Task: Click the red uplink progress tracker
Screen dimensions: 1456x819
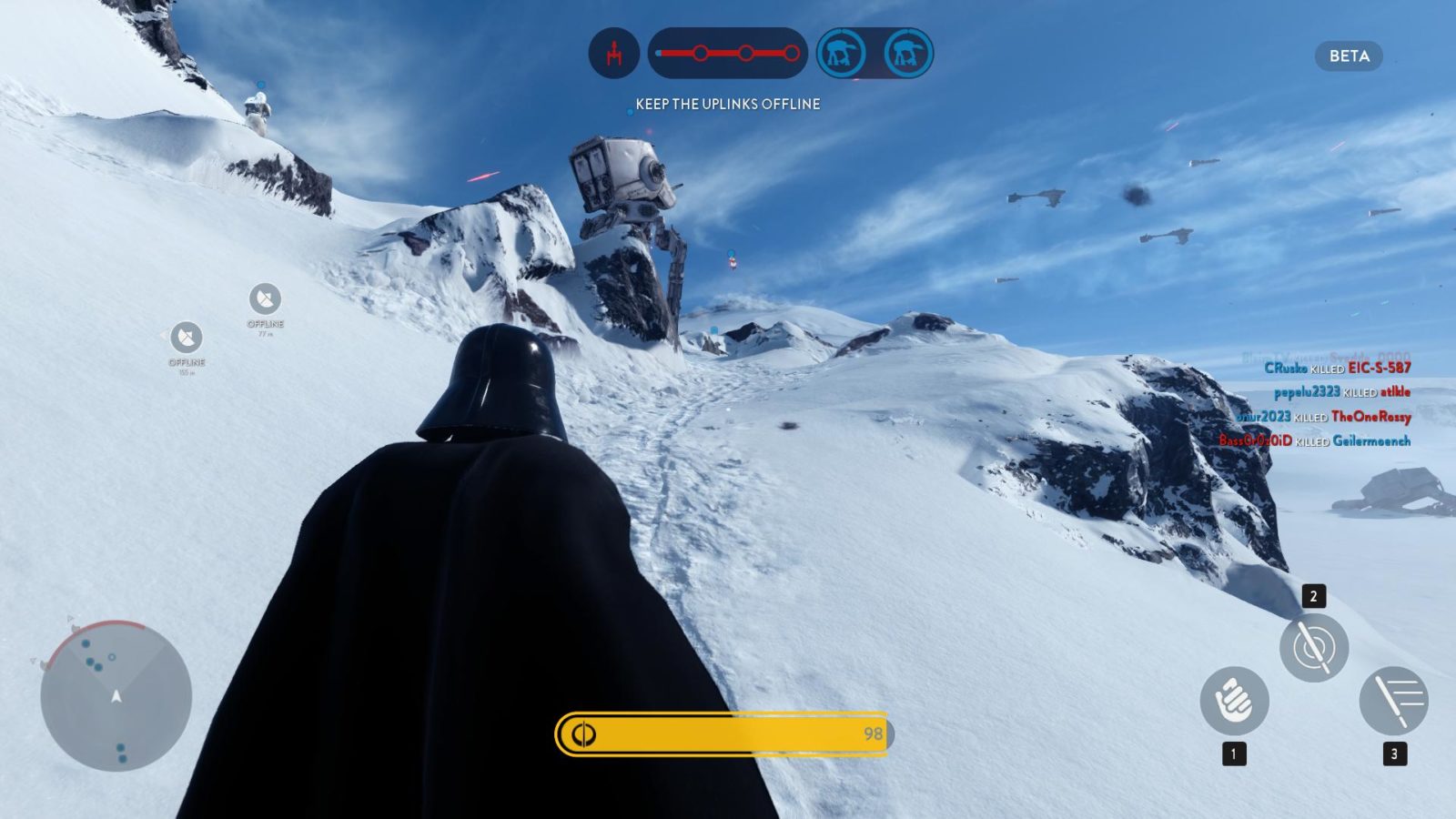Action: [727, 53]
